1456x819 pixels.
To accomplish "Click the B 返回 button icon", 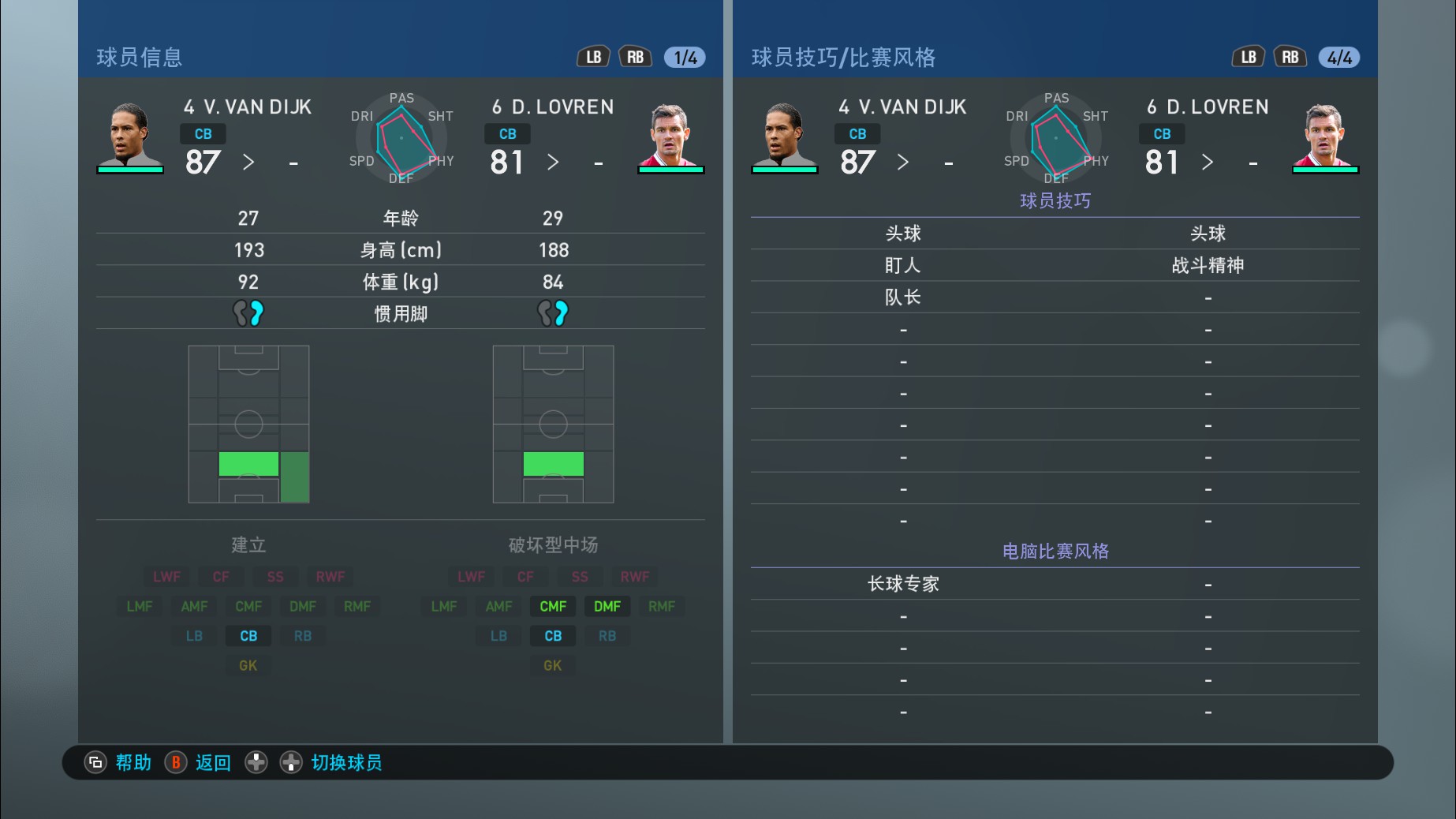I will [175, 762].
